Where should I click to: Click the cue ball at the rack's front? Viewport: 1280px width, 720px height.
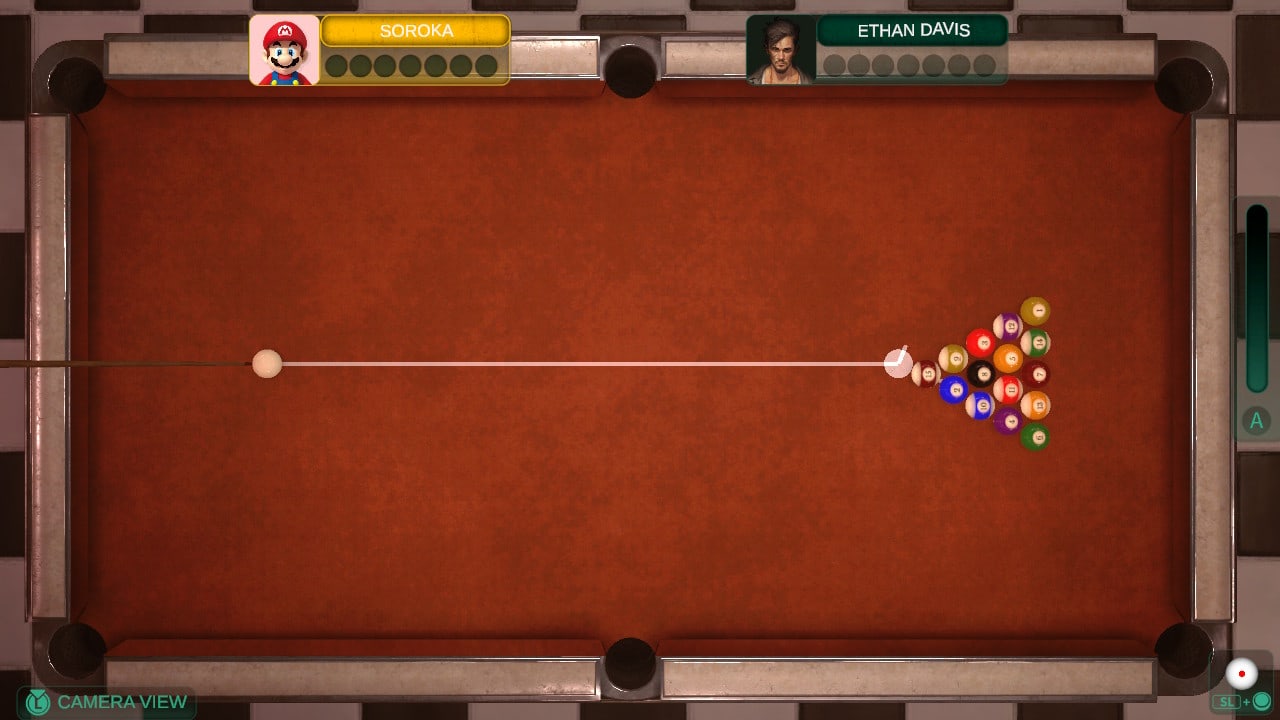pos(899,363)
